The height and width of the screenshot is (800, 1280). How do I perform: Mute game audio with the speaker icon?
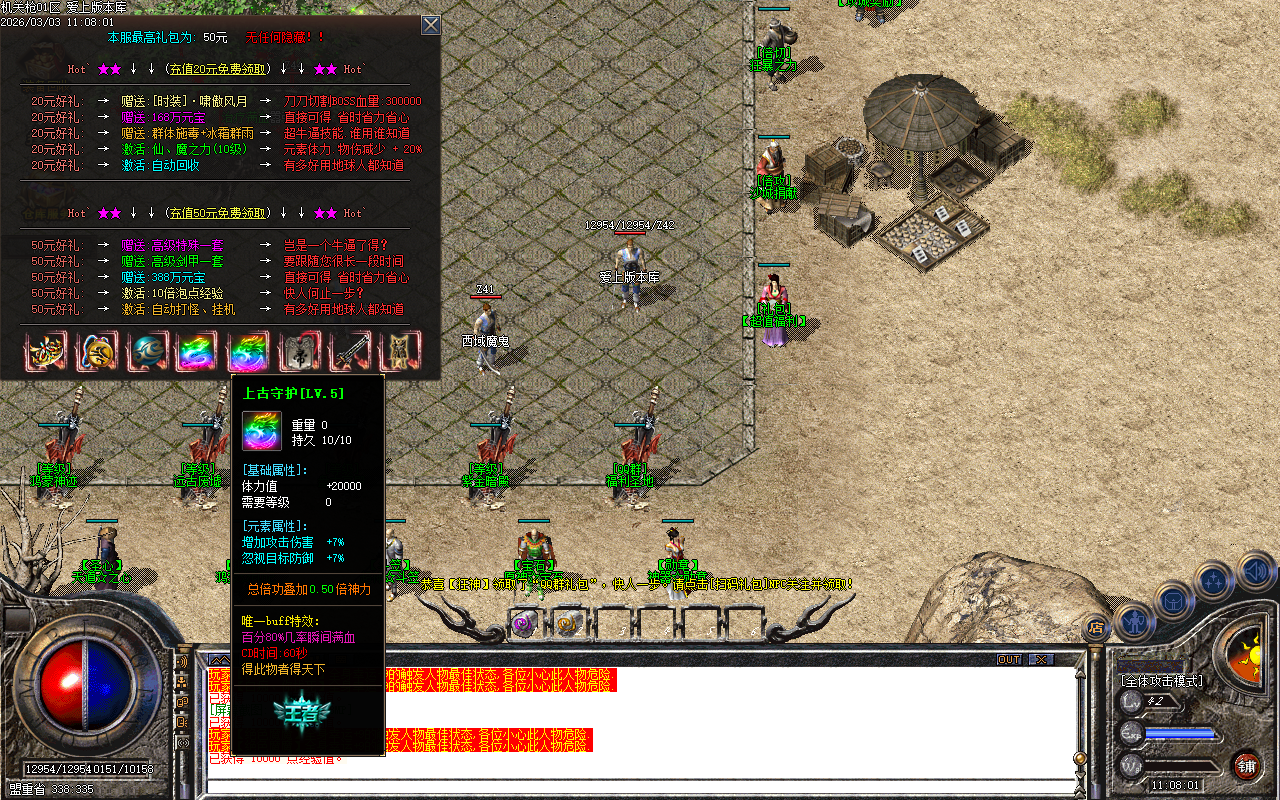1254,570
